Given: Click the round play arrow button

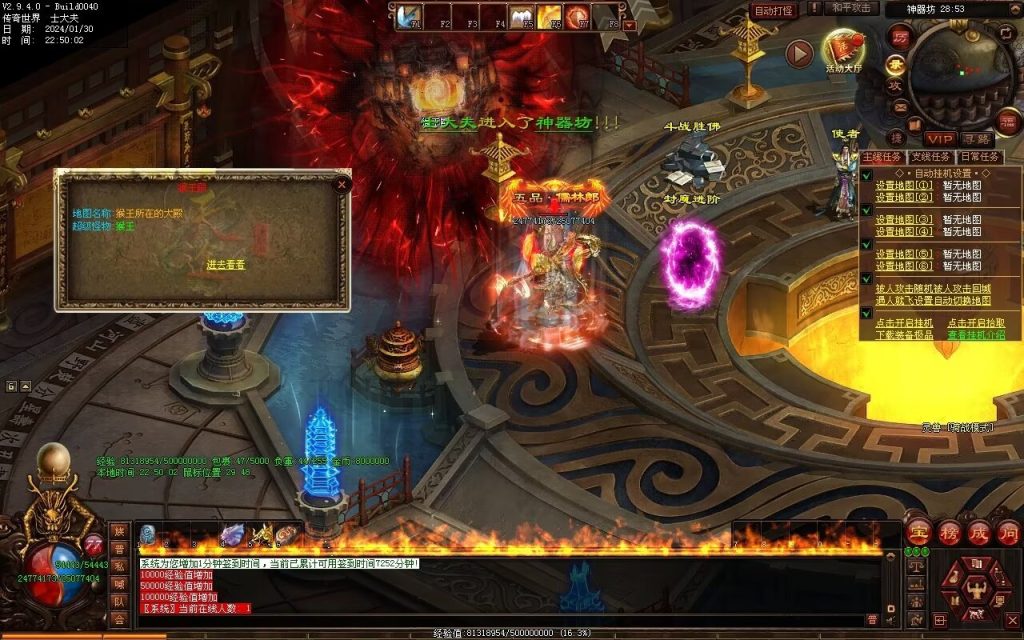Looking at the screenshot, I should 799,54.
